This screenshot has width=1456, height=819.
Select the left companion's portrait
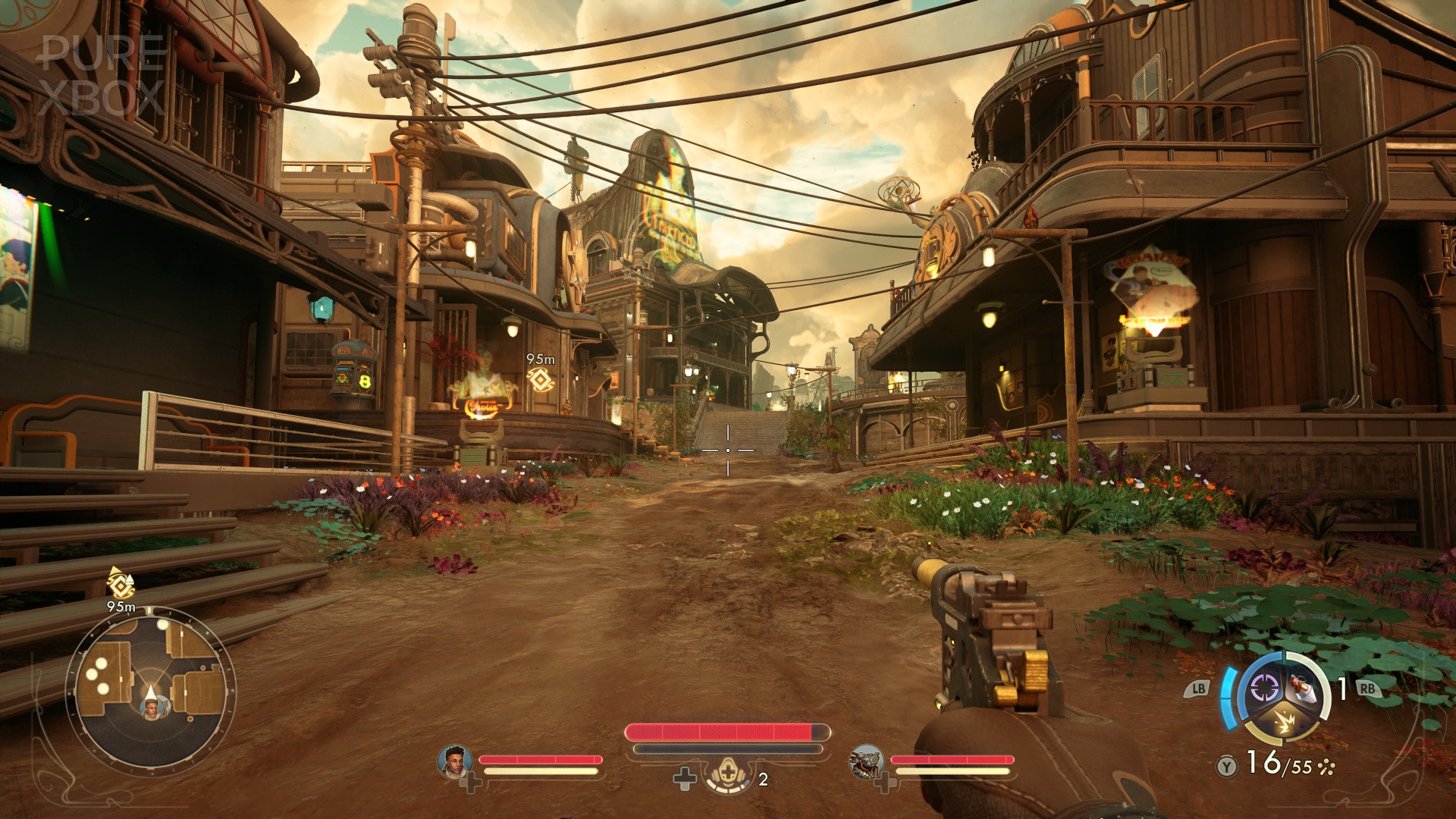455,761
